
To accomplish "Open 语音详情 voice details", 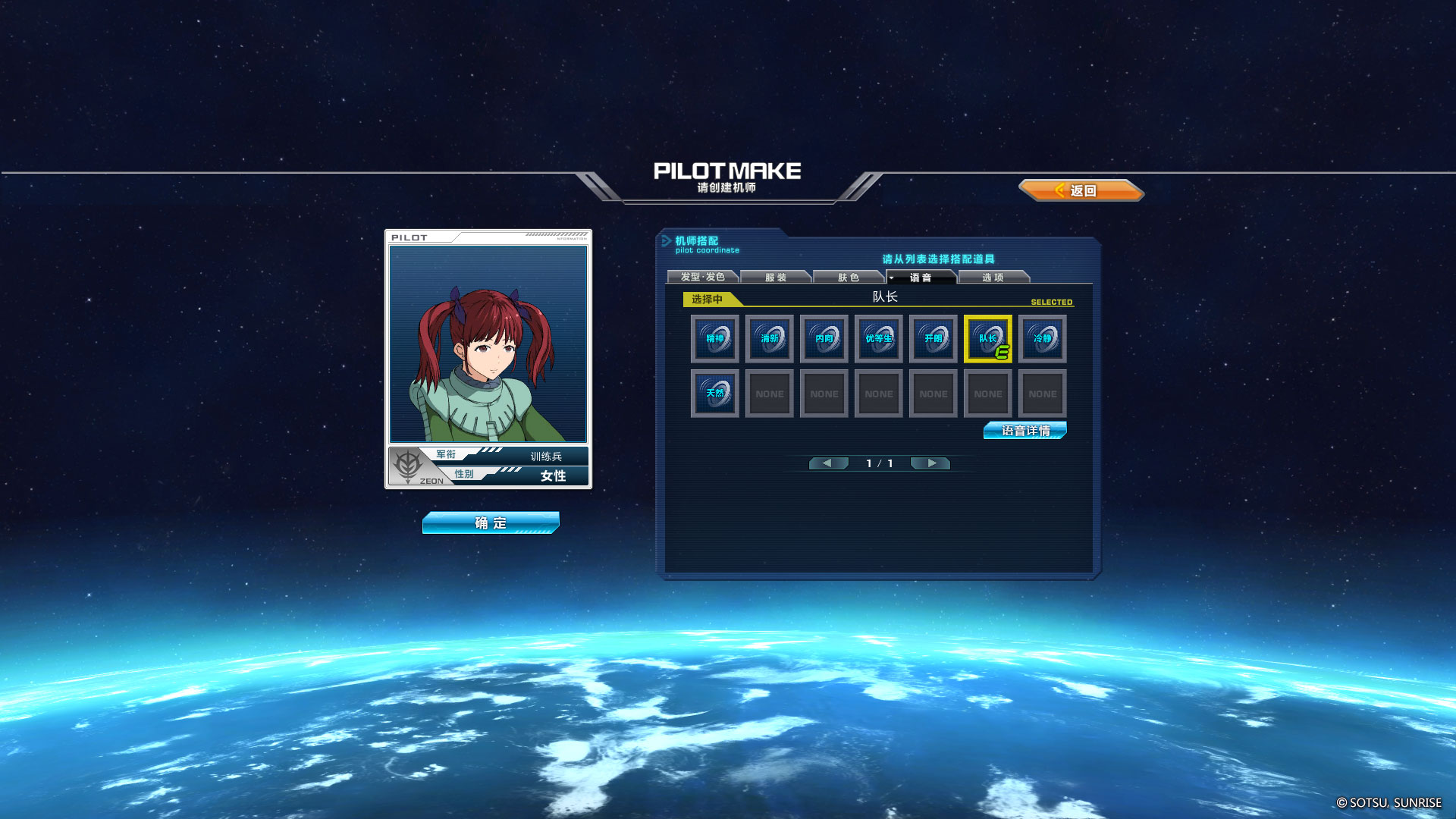I will pyautogui.click(x=1025, y=431).
